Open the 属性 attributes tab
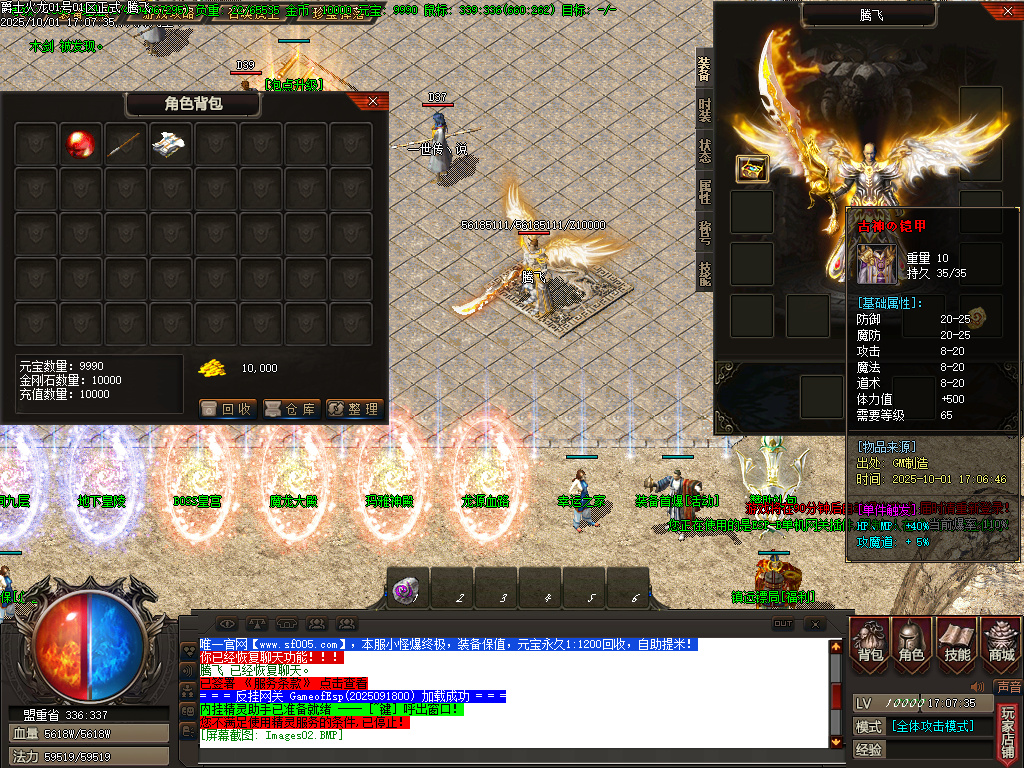The height and width of the screenshot is (768, 1024). pyautogui.click(x=704, y=192)
